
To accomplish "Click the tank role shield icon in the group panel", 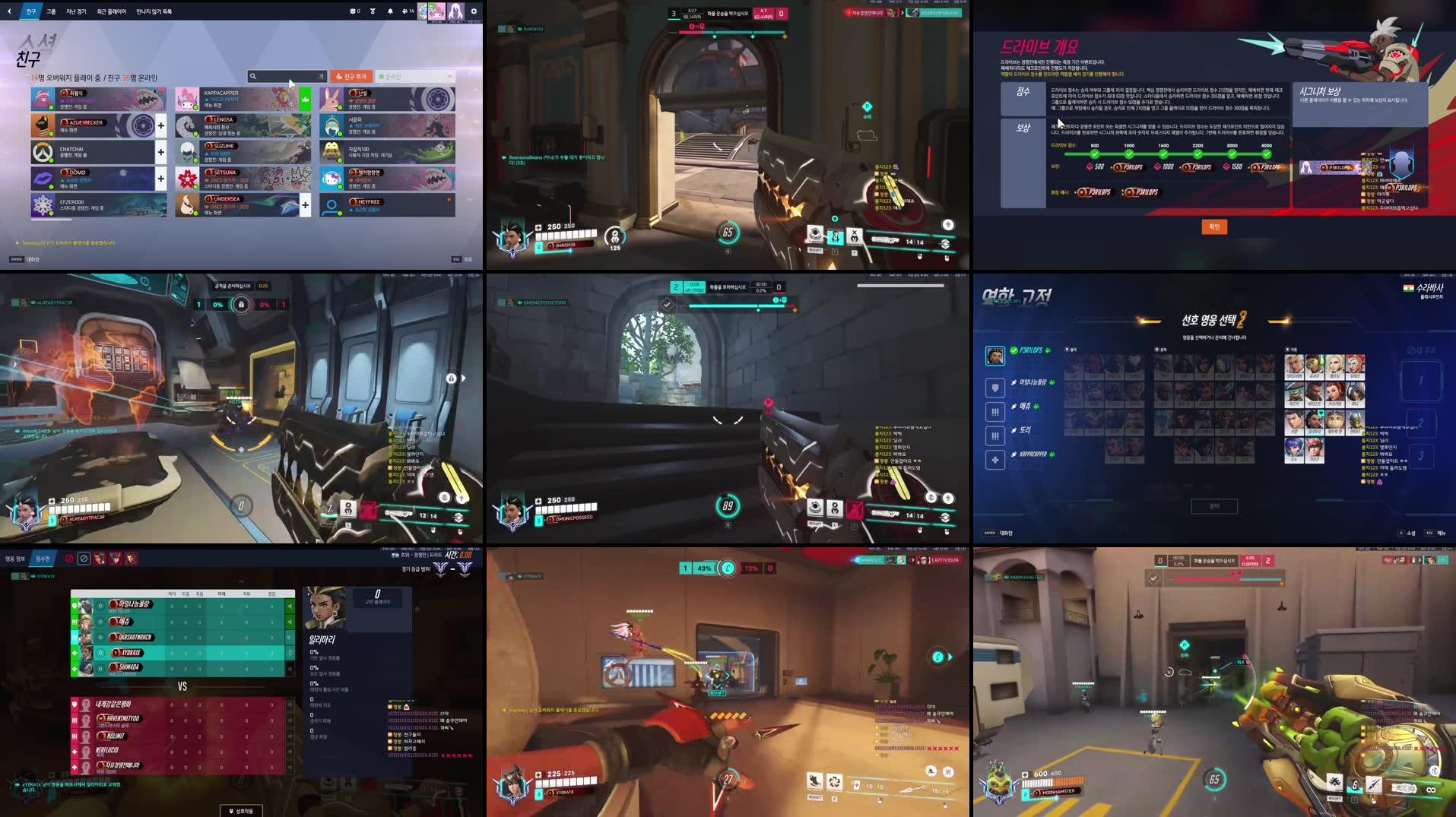I will click(x=995, y=388).
